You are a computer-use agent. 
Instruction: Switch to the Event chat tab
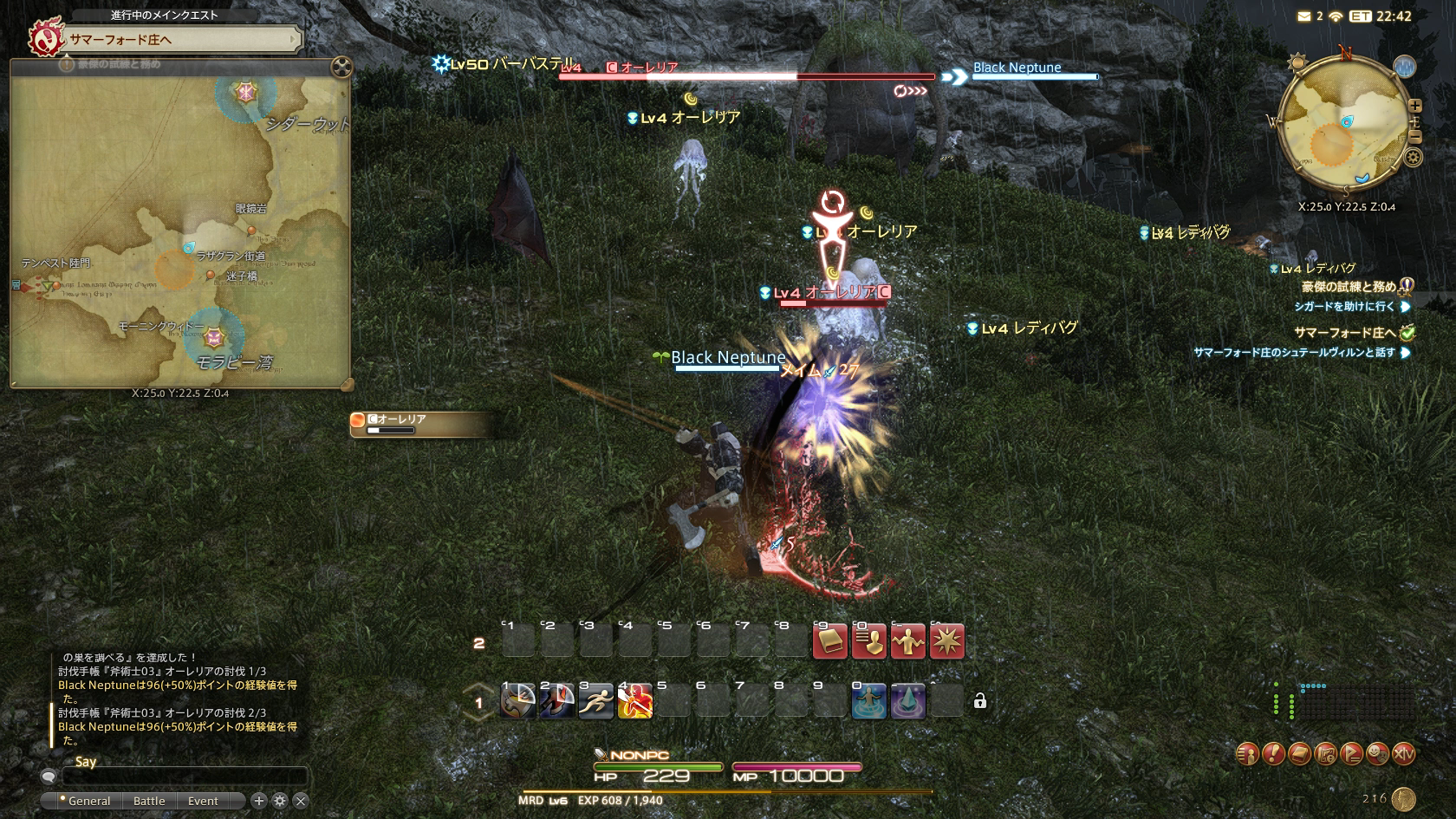(x=203, y=801)
